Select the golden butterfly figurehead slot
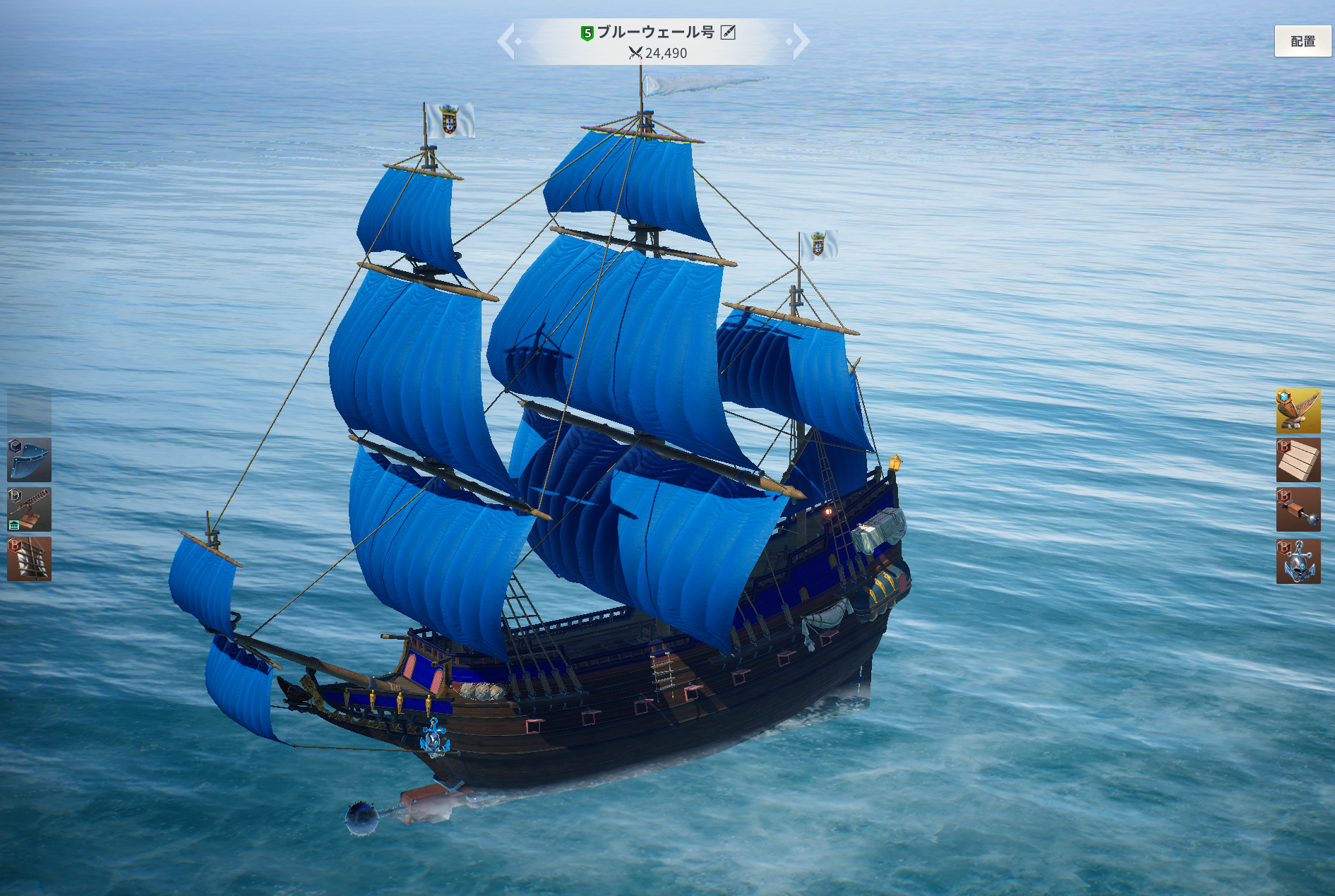1335x896 pixels. click(1298, 410)
